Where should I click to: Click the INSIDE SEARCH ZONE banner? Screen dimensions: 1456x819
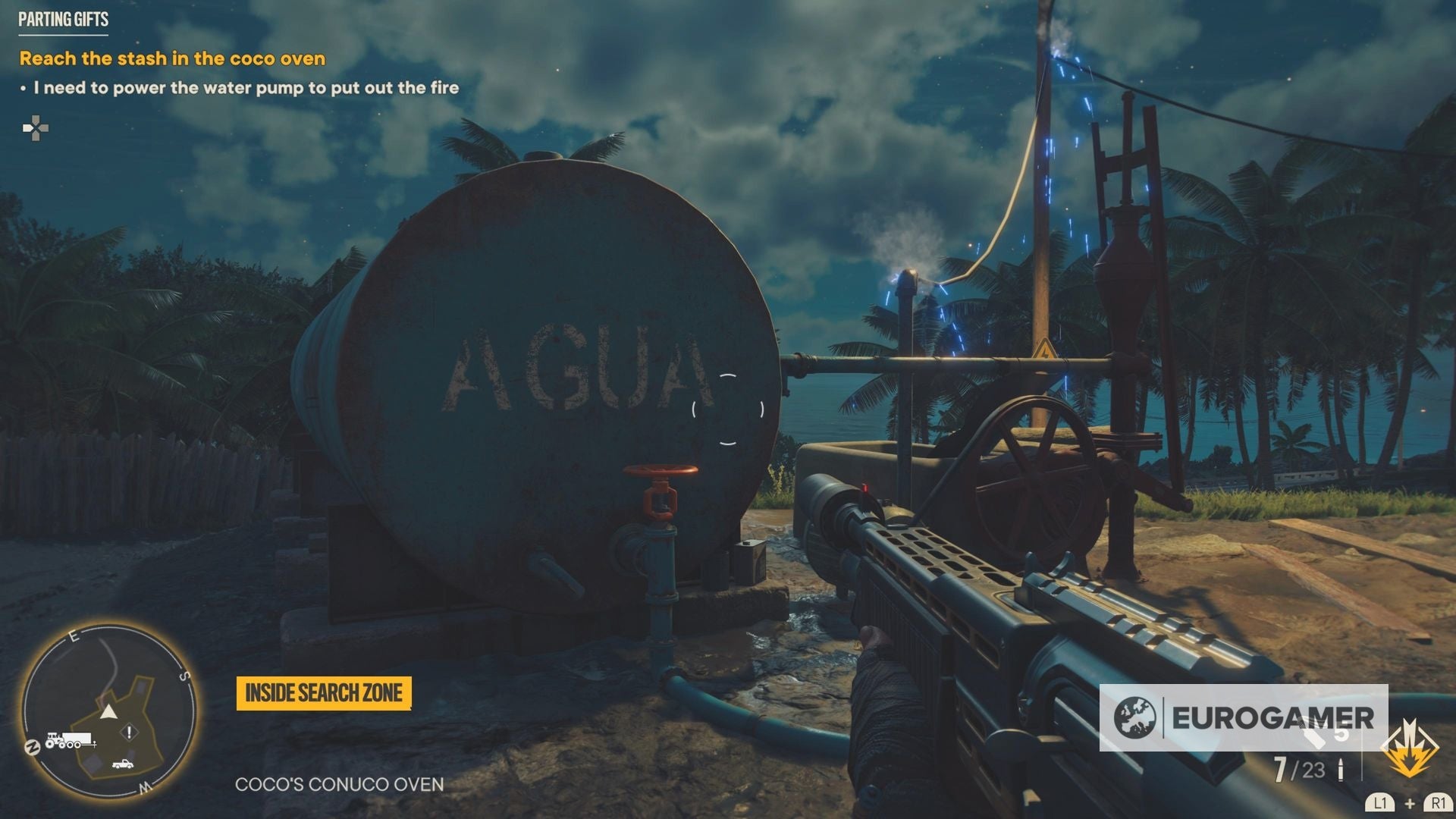pos(325,692)
